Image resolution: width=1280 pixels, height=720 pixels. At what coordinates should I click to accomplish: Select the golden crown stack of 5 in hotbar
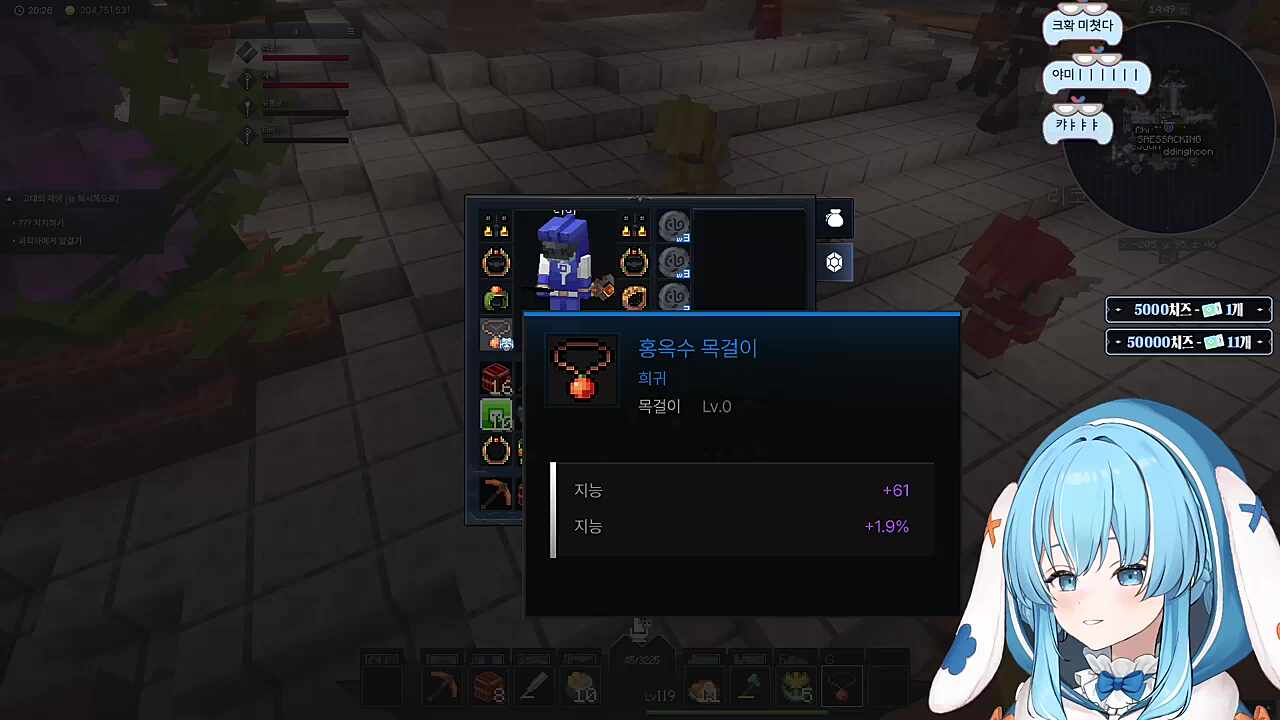(x=797, y=686)
